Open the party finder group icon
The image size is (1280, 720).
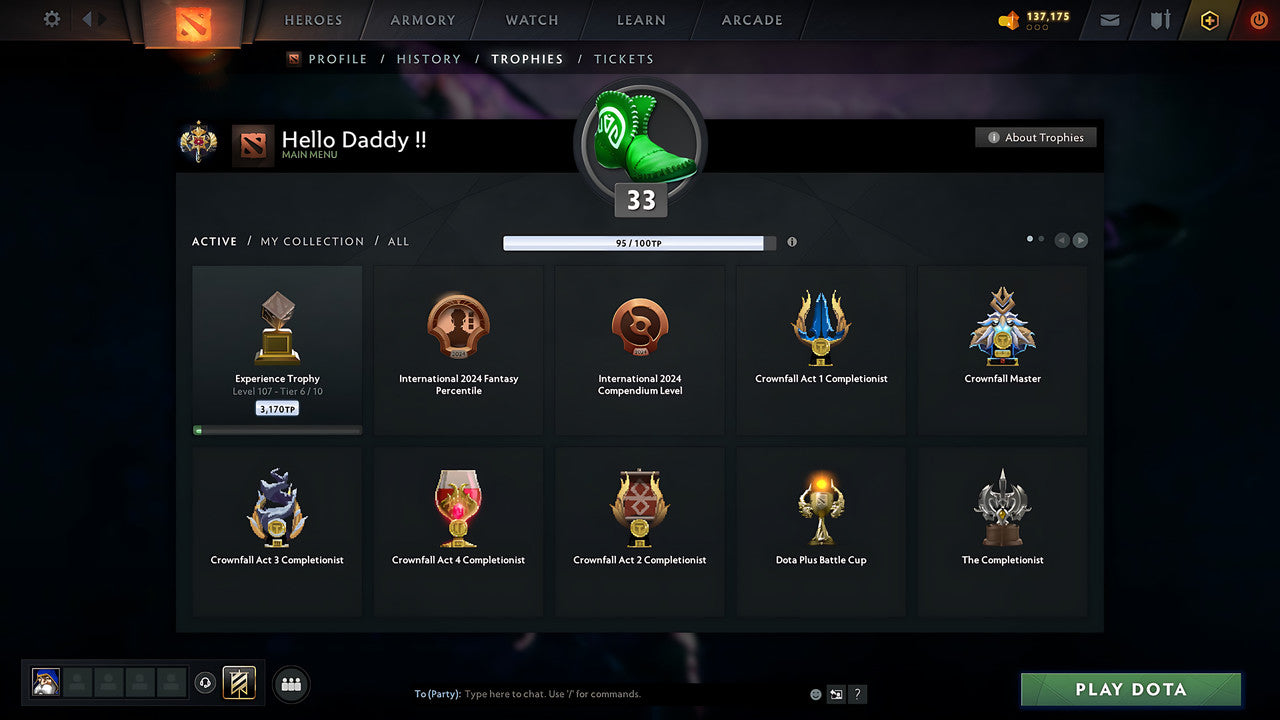coord(289,684)
